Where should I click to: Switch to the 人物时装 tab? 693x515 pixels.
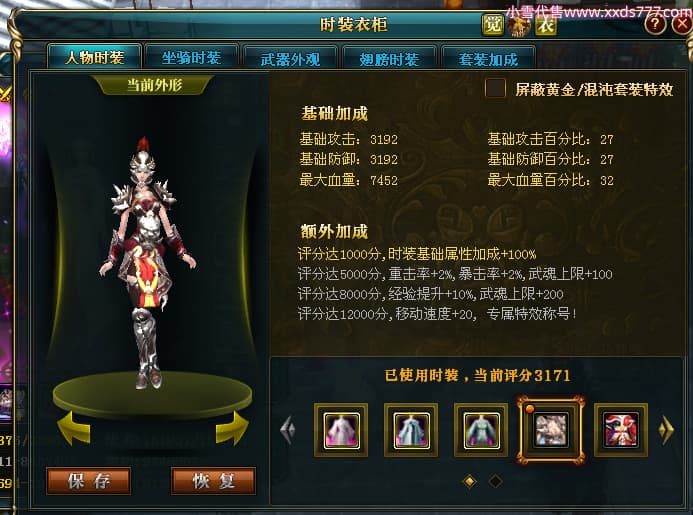94,58
